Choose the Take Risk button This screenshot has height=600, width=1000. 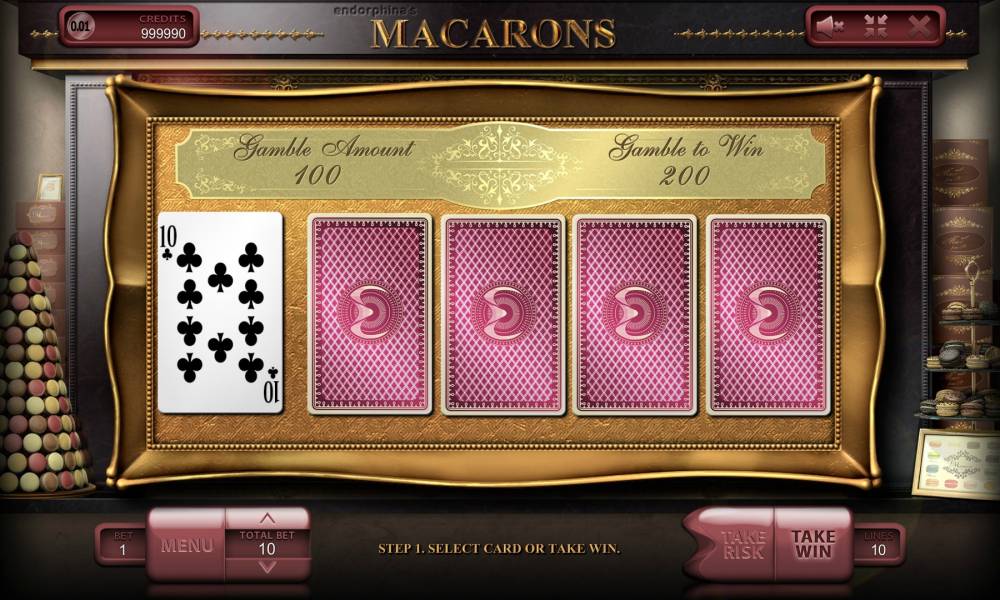pyautogui.click(x=741, y=544)
